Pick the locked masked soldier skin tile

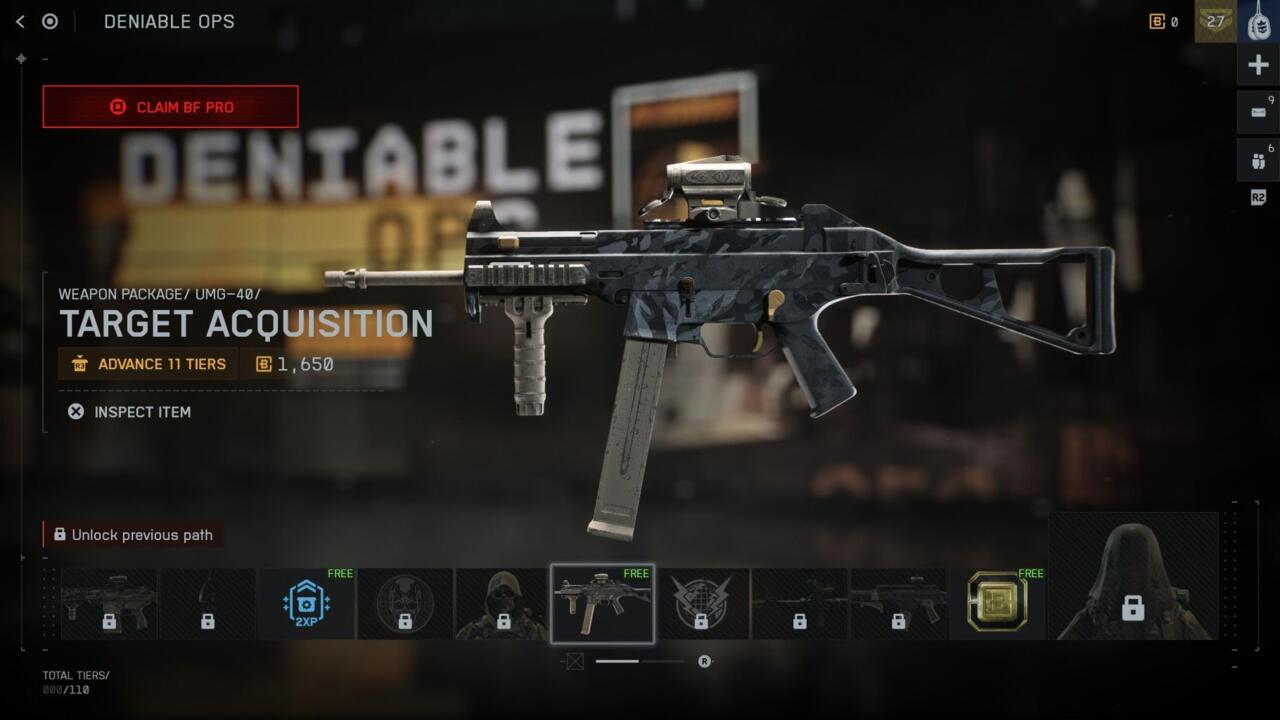coord(503,604)
